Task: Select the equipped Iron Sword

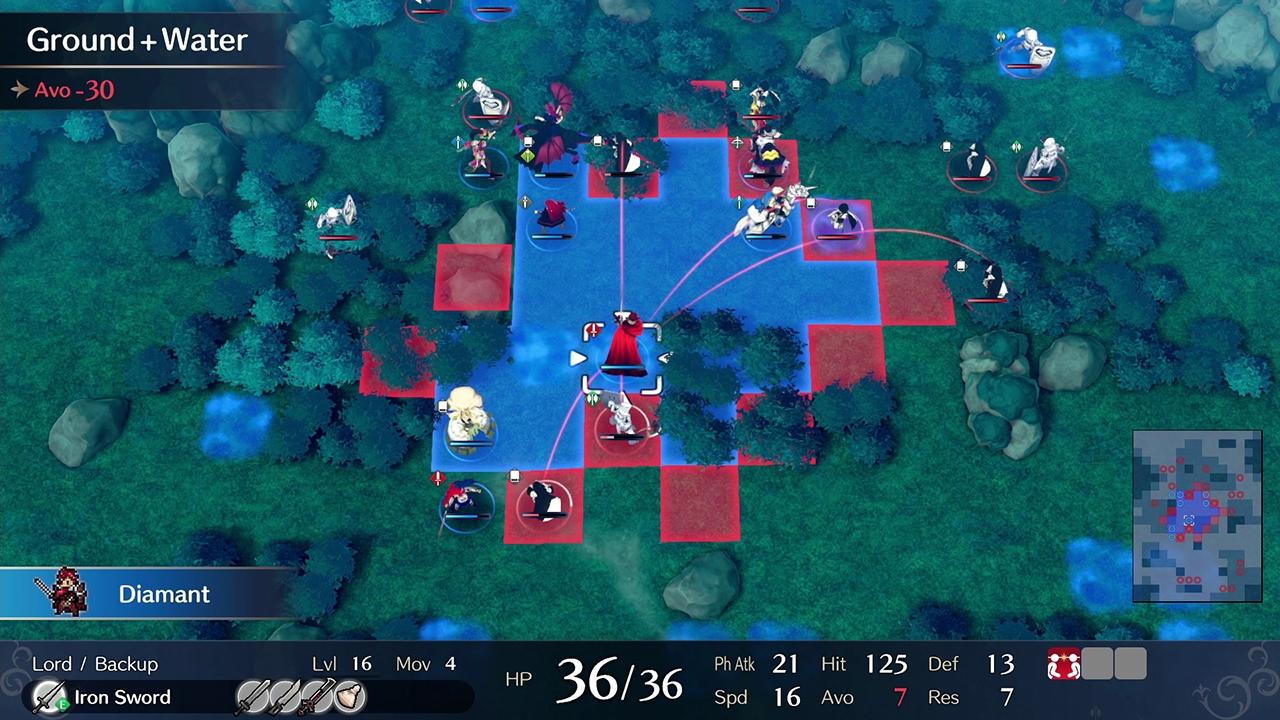Action: [x=102, y=697]
